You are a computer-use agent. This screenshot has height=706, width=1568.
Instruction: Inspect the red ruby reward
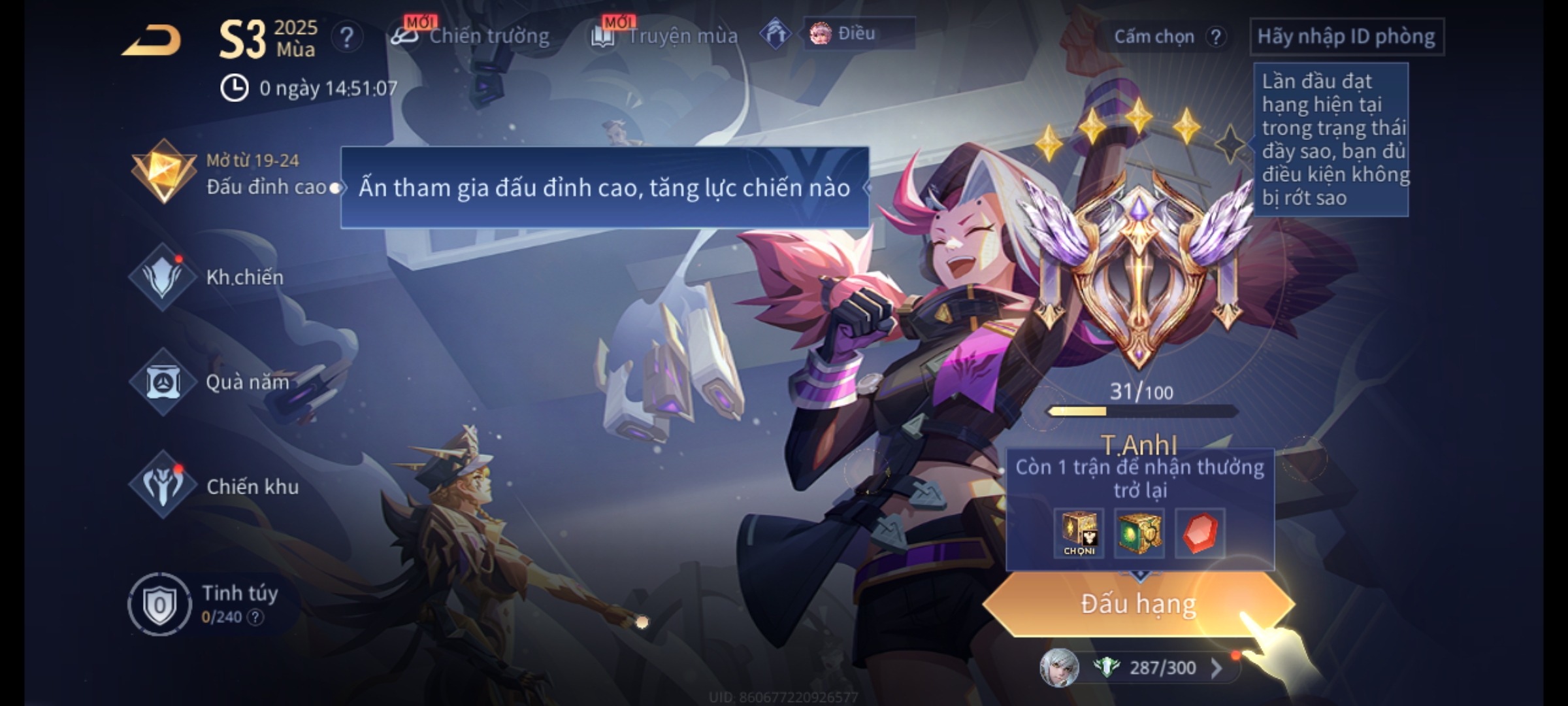coord(1200,533)
